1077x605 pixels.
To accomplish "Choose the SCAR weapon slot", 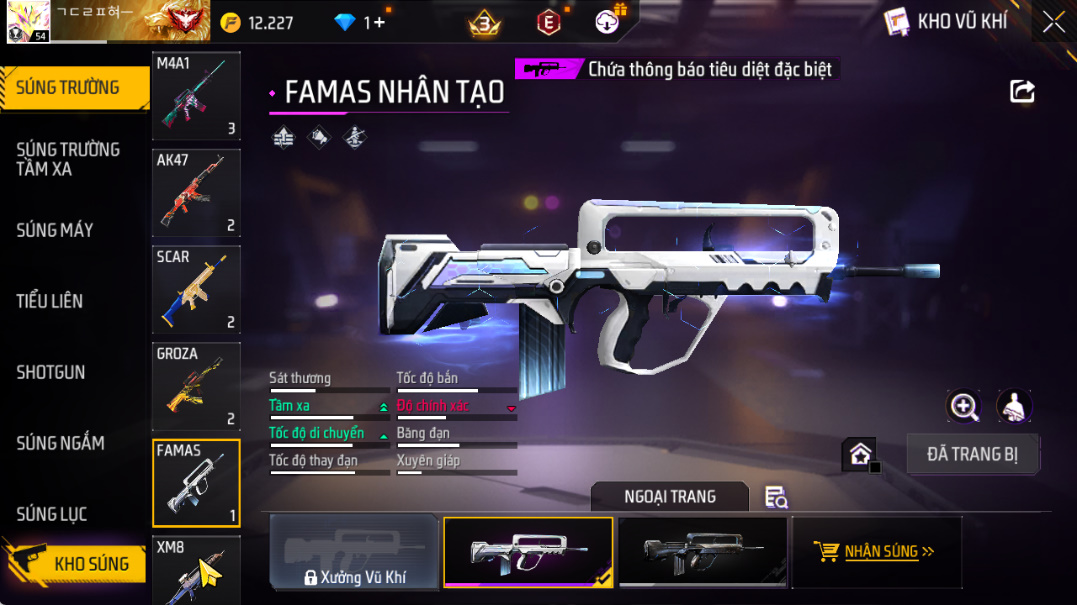I will coord(196,290).
